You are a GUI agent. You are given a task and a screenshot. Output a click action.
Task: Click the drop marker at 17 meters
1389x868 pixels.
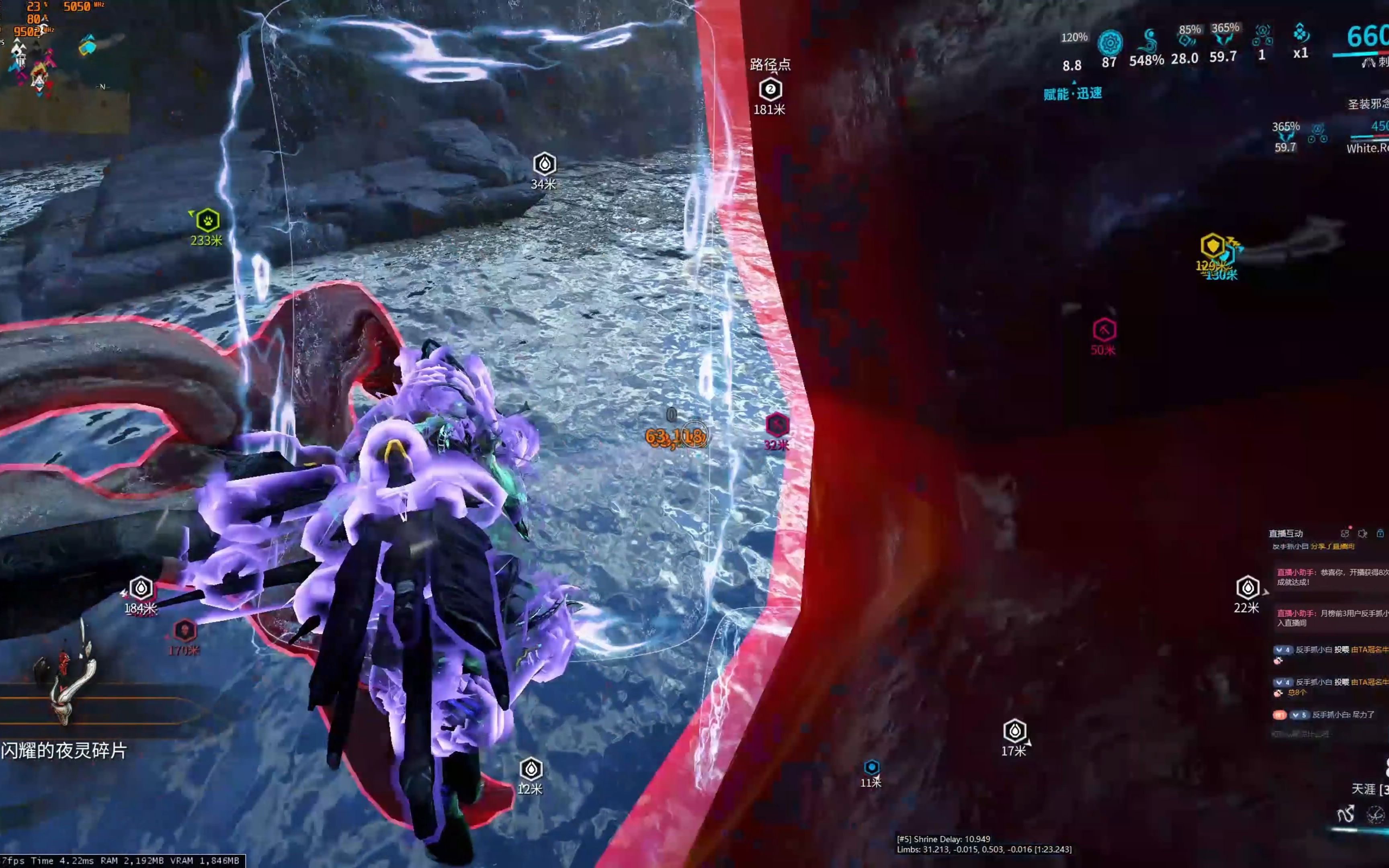[1014, 731]
